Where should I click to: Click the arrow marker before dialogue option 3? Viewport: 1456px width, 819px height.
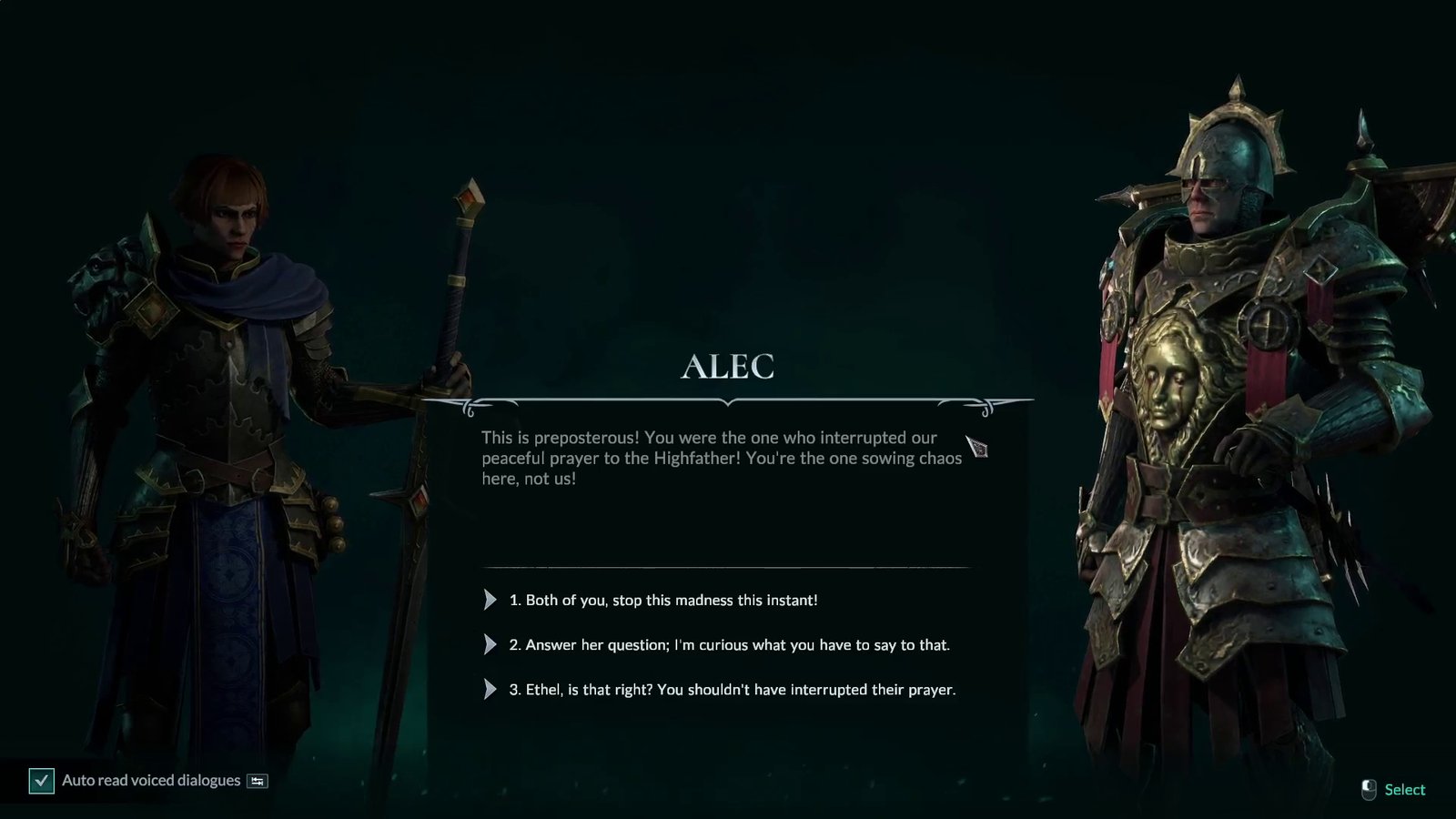pos(489,689)
